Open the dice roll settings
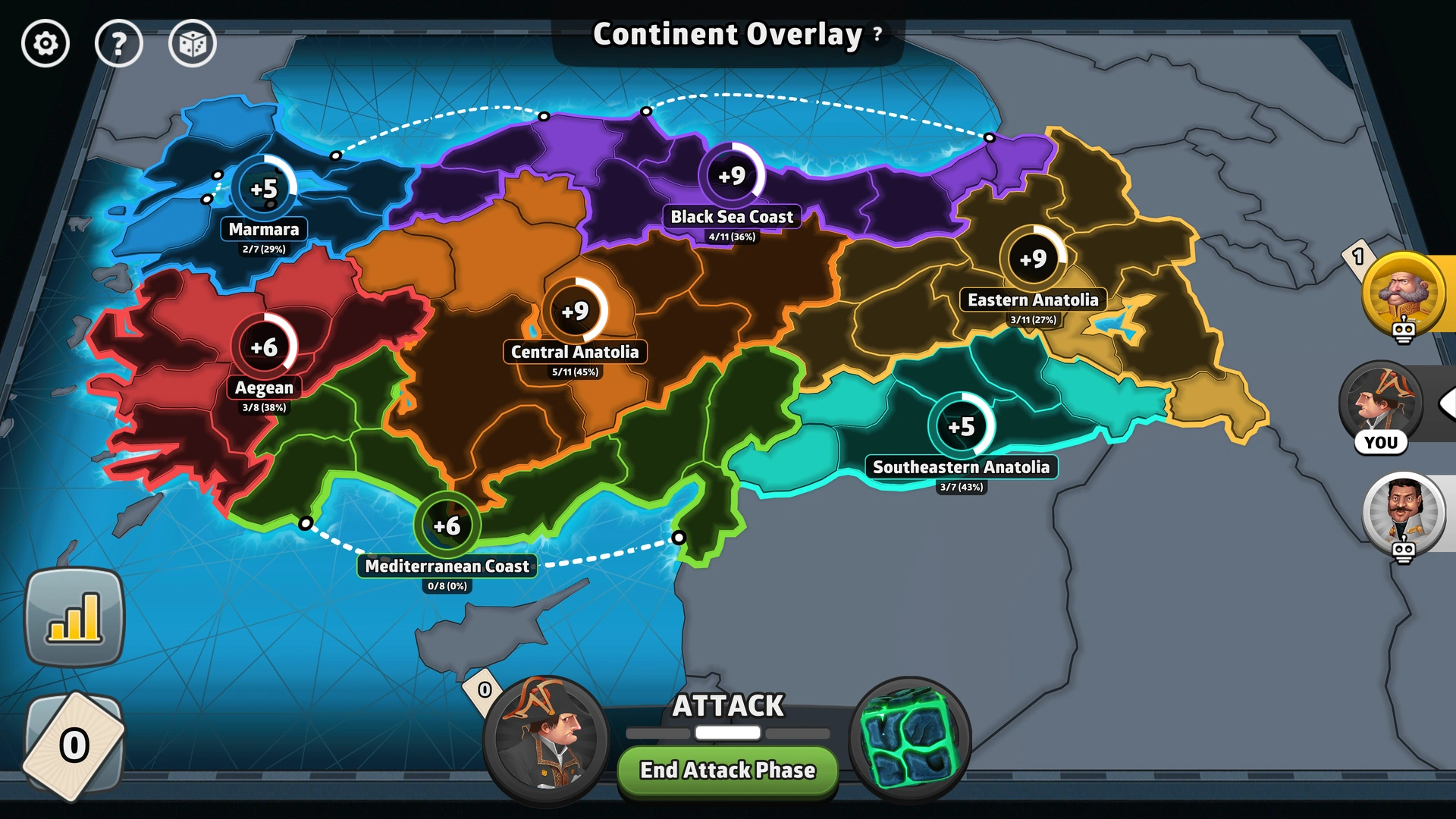The image size is (1456, 819). [x=192, y=43]
